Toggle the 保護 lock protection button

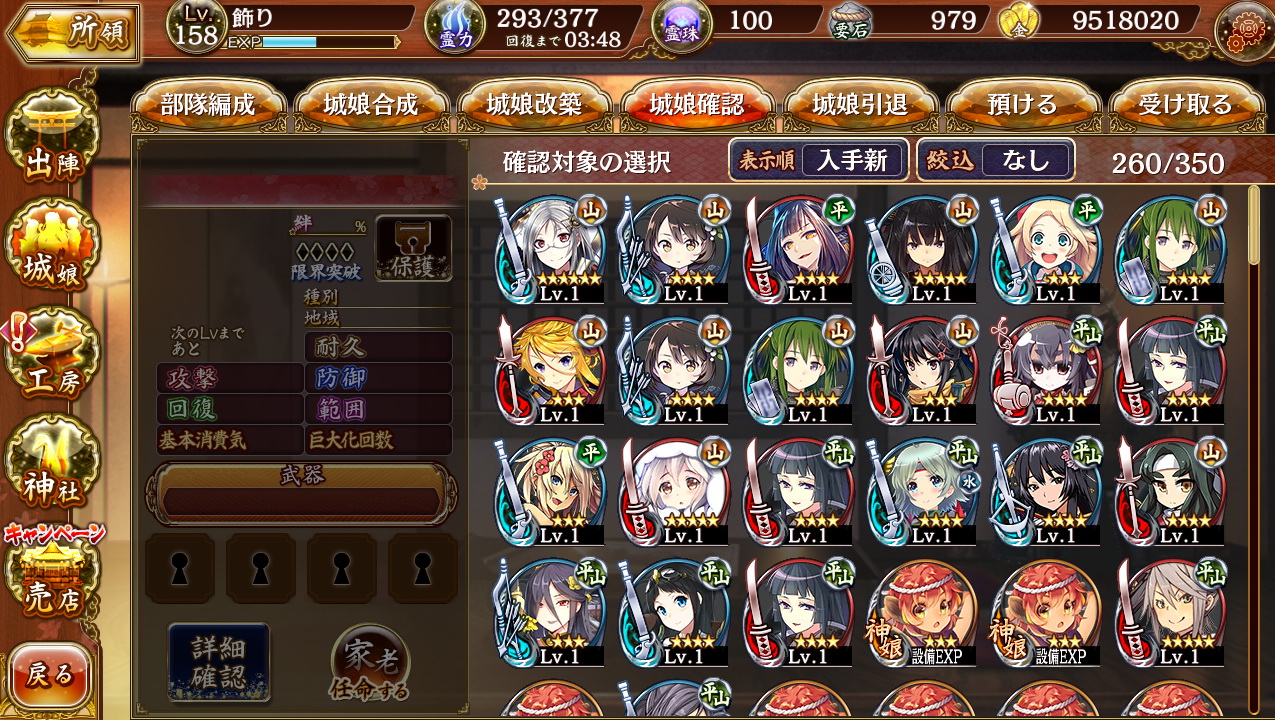(x=413, y=248)
